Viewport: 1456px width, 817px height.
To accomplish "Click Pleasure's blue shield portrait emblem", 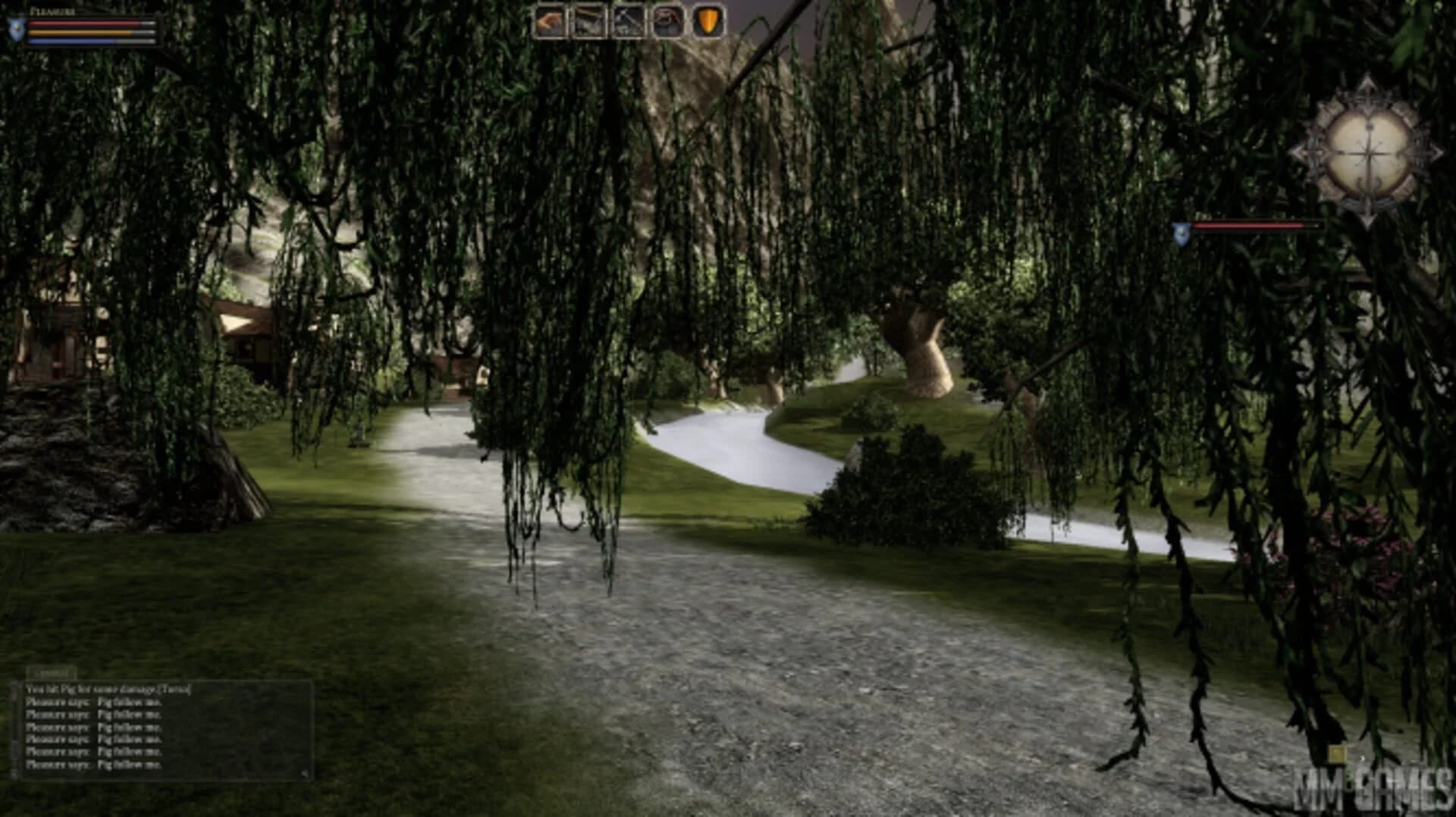I will (x=15, y=31).
